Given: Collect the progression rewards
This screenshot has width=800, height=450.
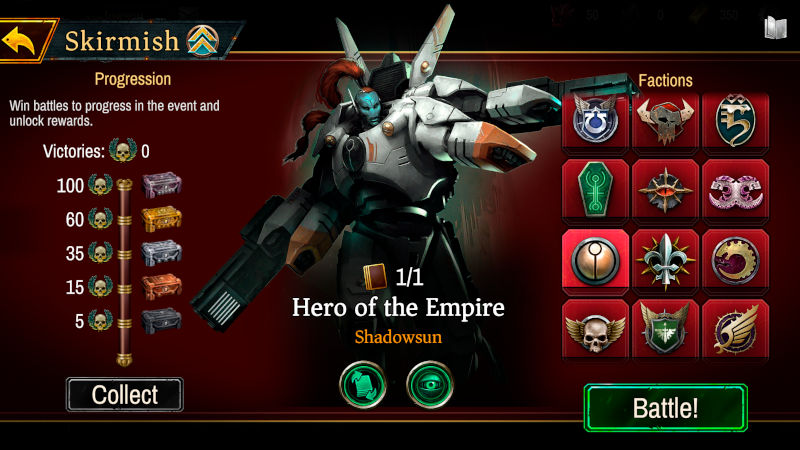Looking at the screenshot, I should [125, 394].
